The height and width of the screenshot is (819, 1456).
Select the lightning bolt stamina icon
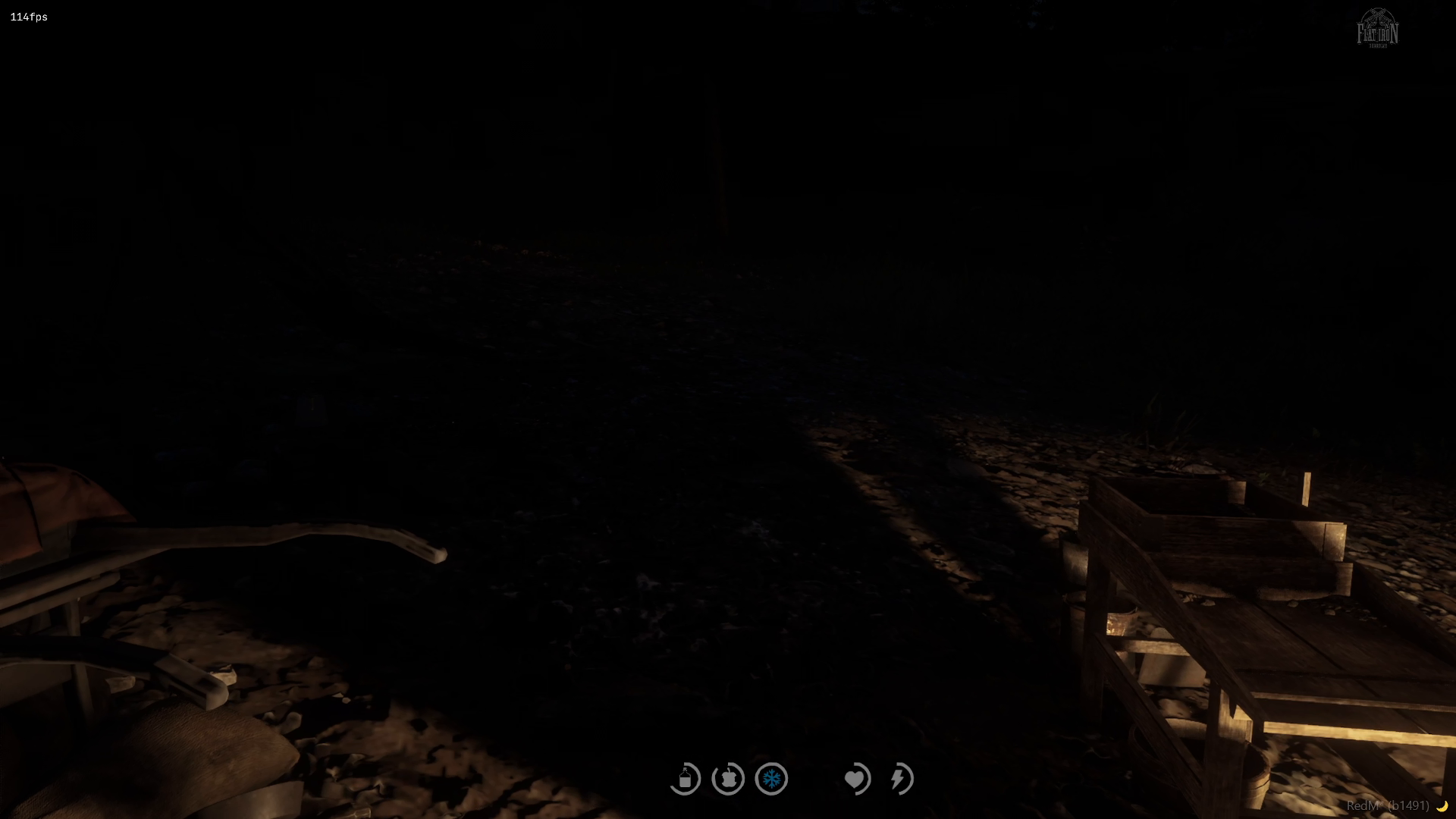(900, 779)
